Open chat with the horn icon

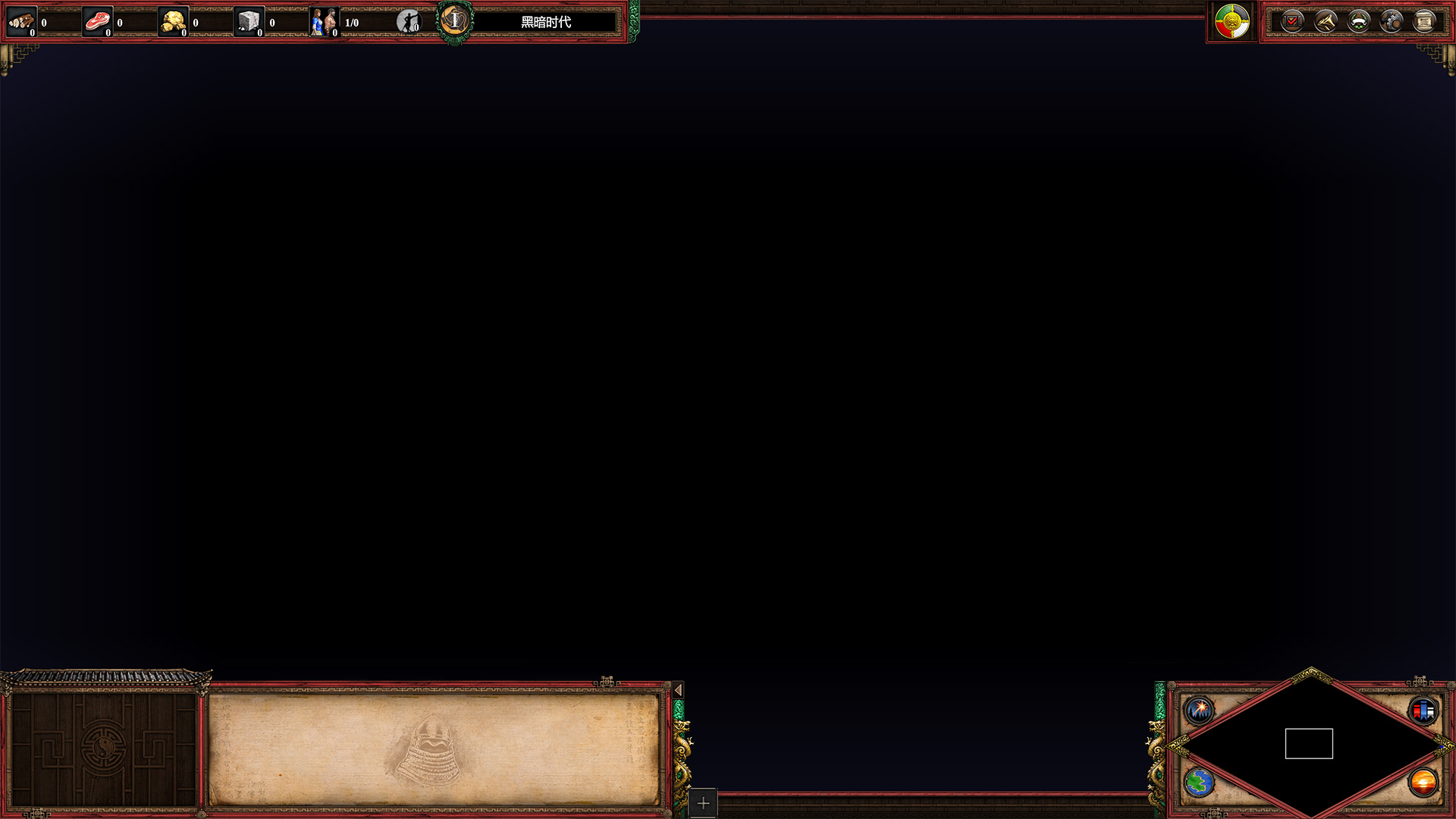point(1326,21)
